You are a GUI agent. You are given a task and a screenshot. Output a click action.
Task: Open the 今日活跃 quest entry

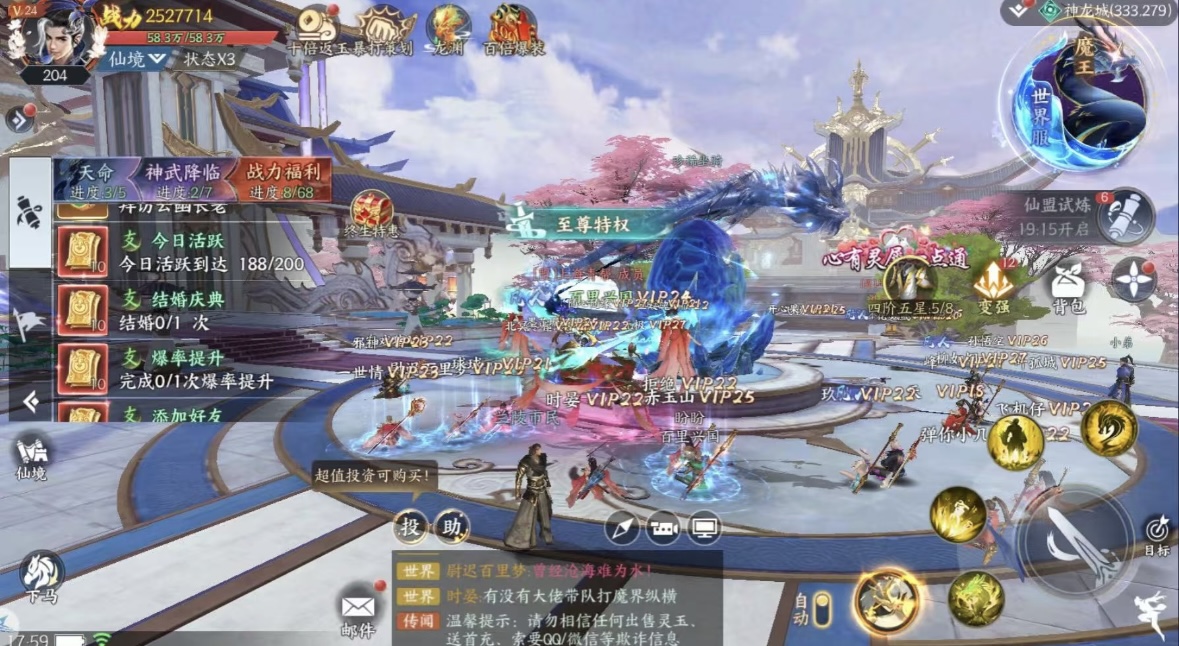pyautogui.click(x=190, y=254)
